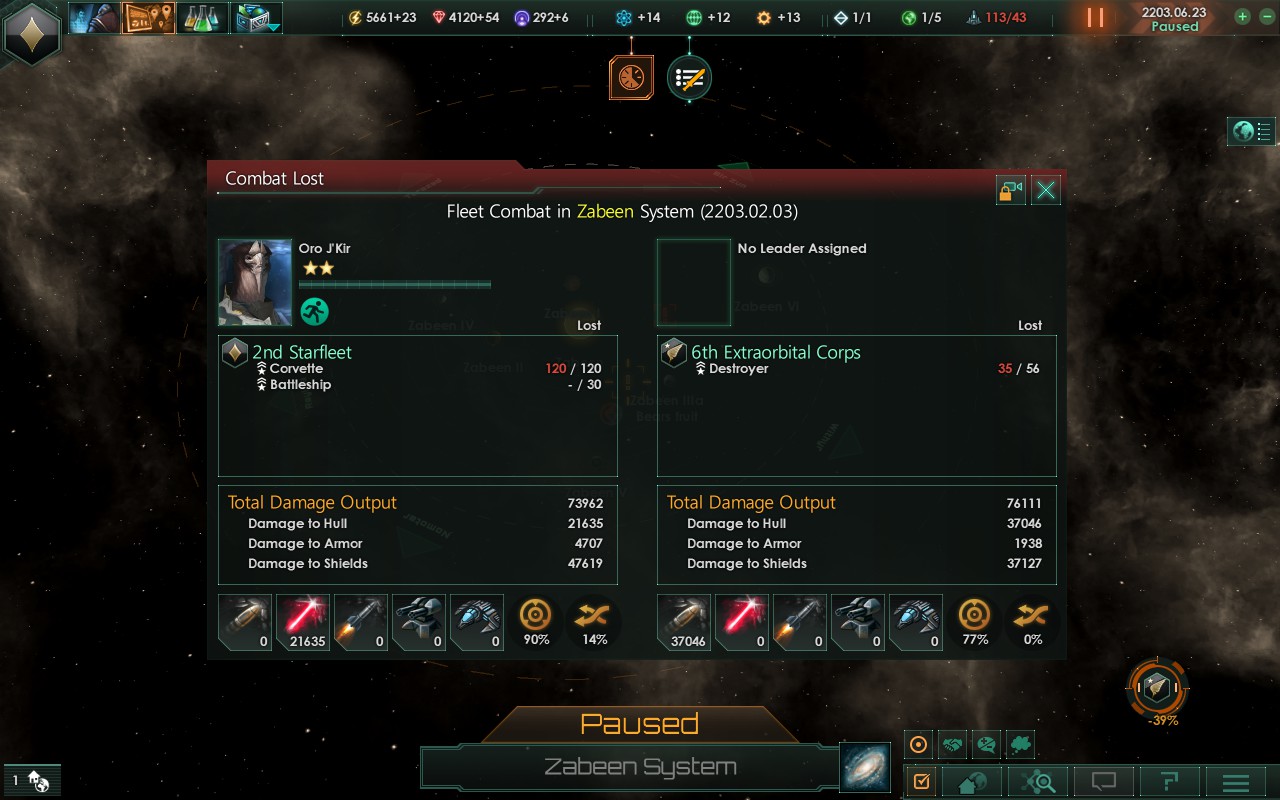The height and width of the screenshot is (800, 1280).
Task: Toggle the handshake diplomacy map mode
Action: click(952, 745)
